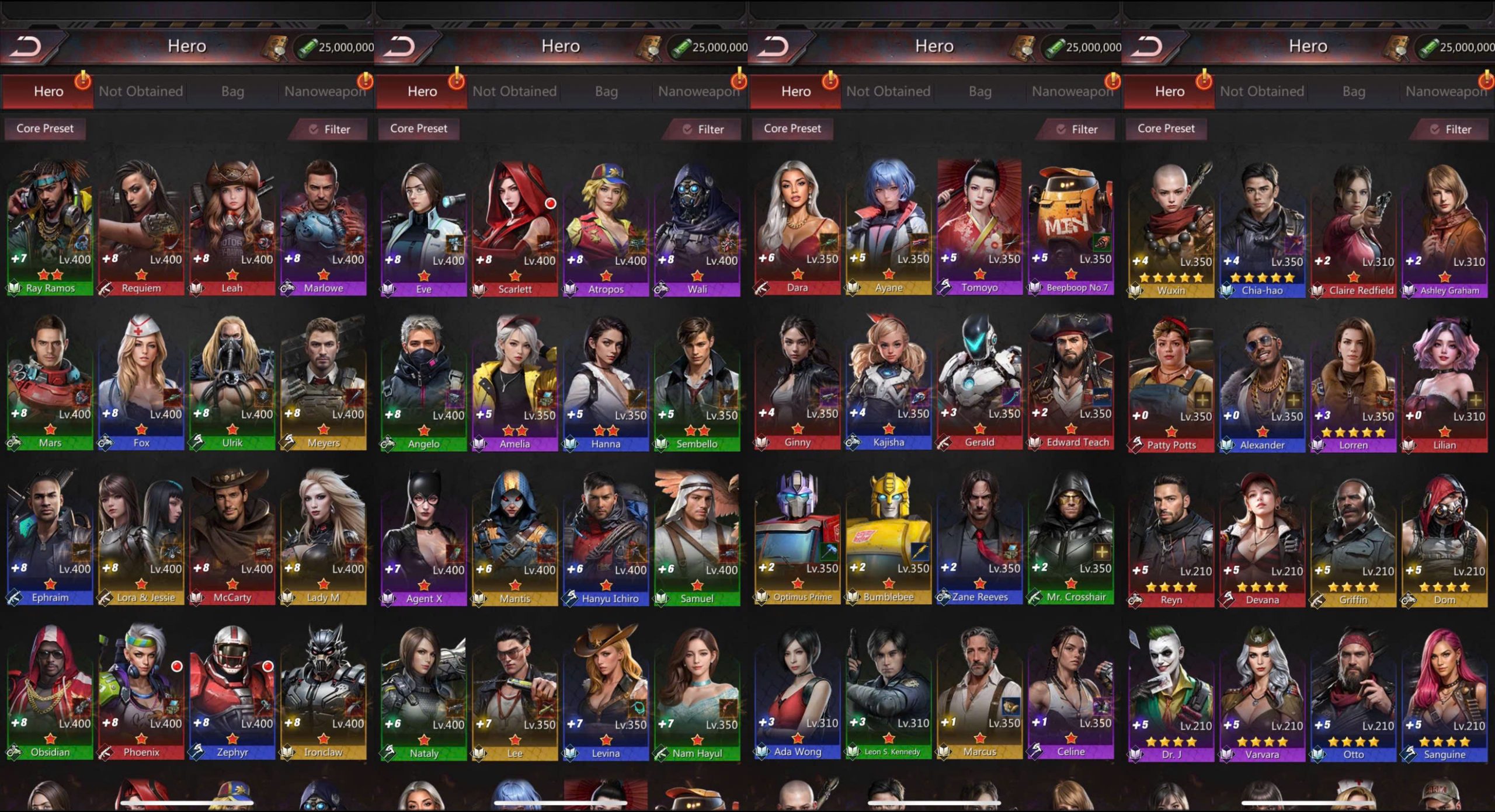This screenshot has height=812, width=1495.
Task: Choose the Marlowe hero card
Action: click(324, 228)
